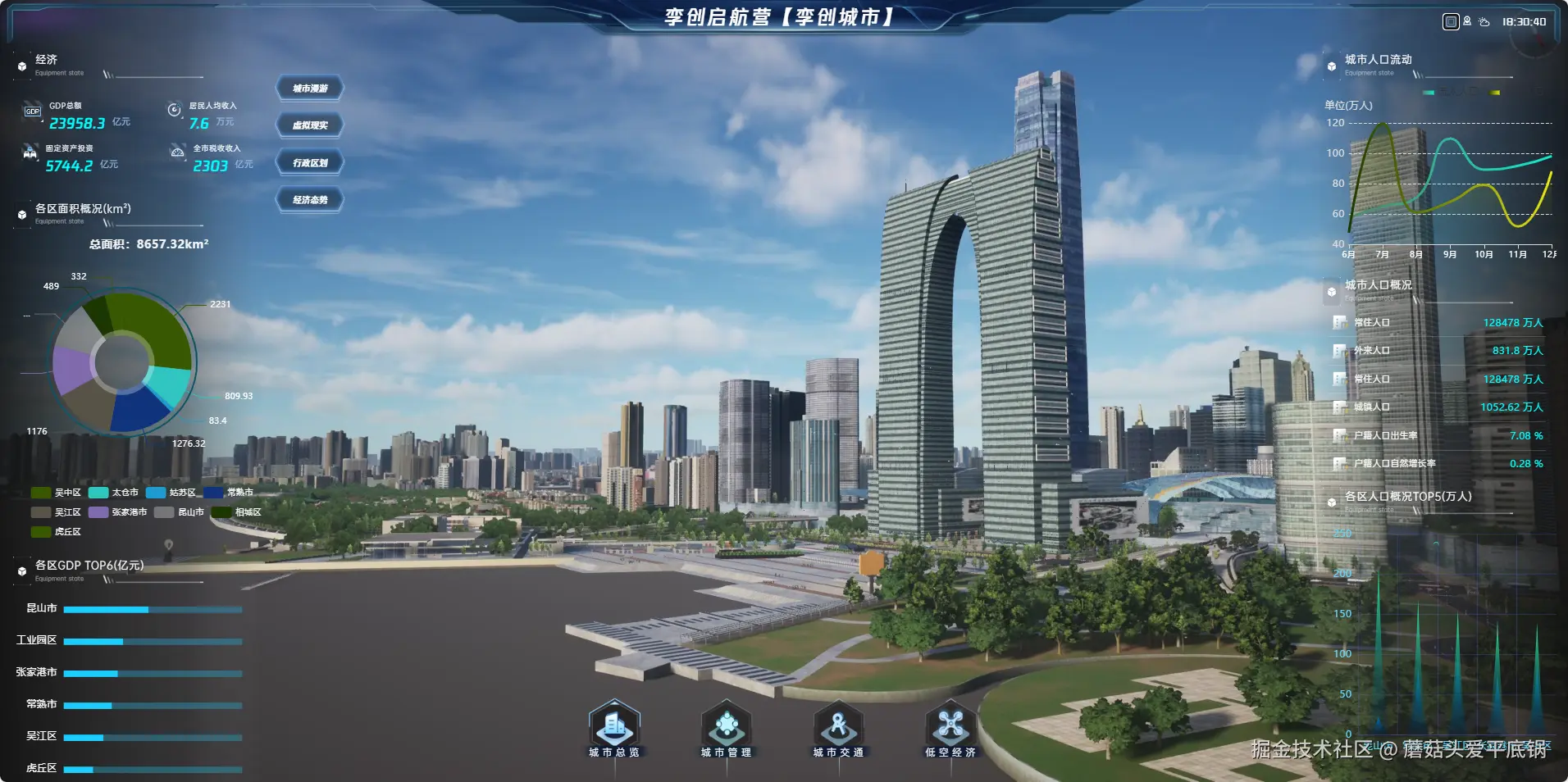
Task: Toggle the 常熟市 legend entry
Action: [229, 493]
